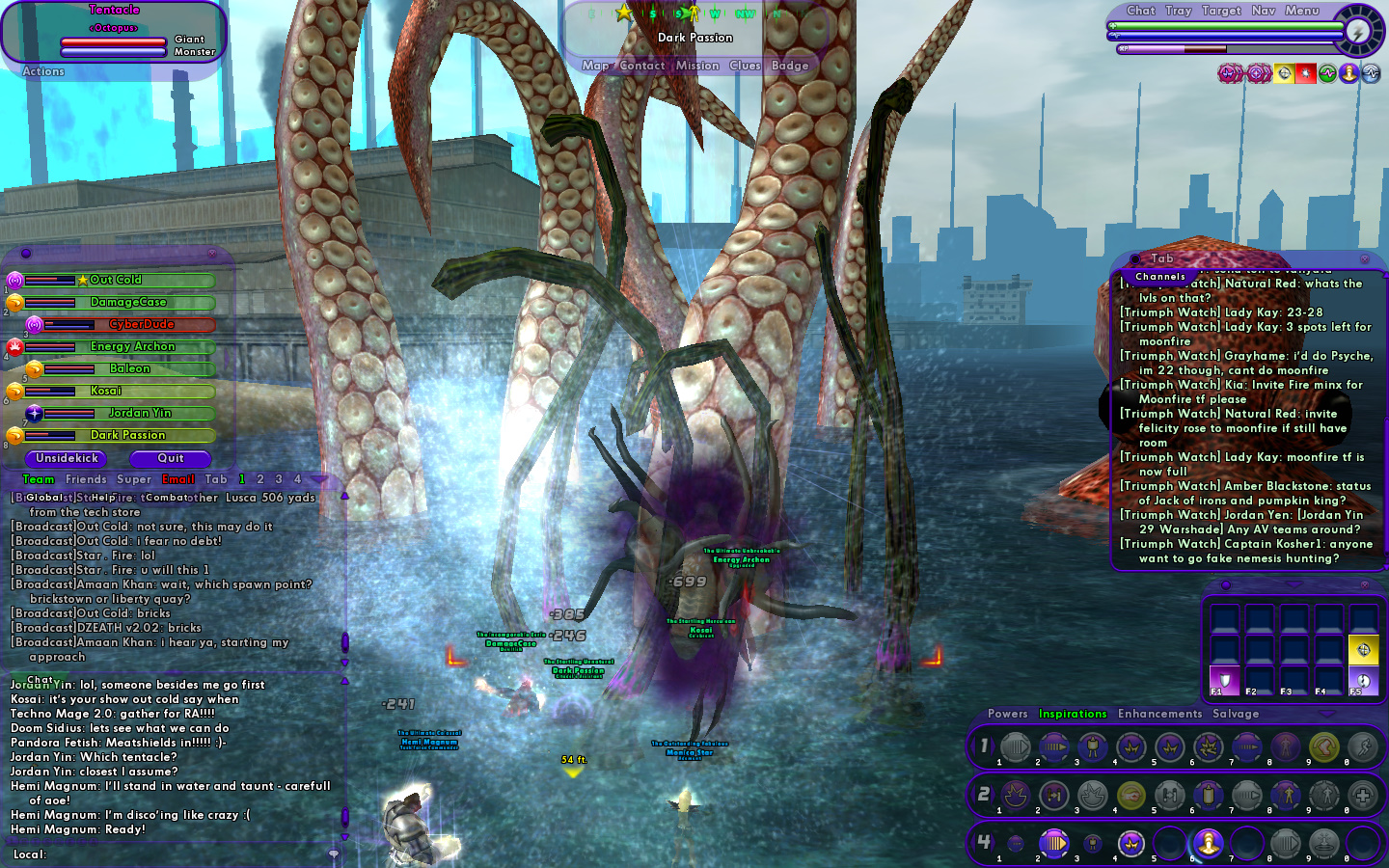Quit the team
This screenshot has height=868, width=1389.
tap(171, 458)
